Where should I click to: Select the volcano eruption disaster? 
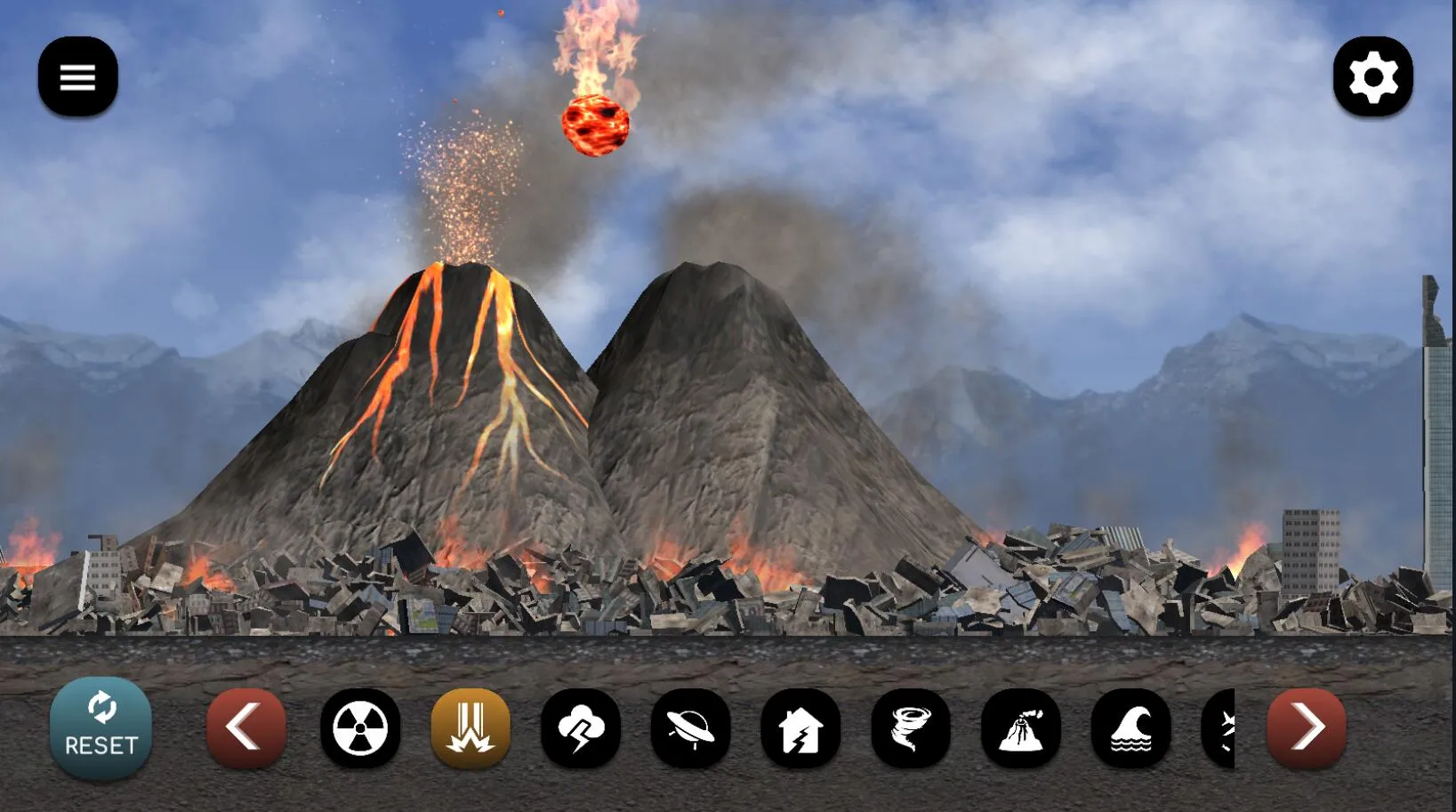1020,728
